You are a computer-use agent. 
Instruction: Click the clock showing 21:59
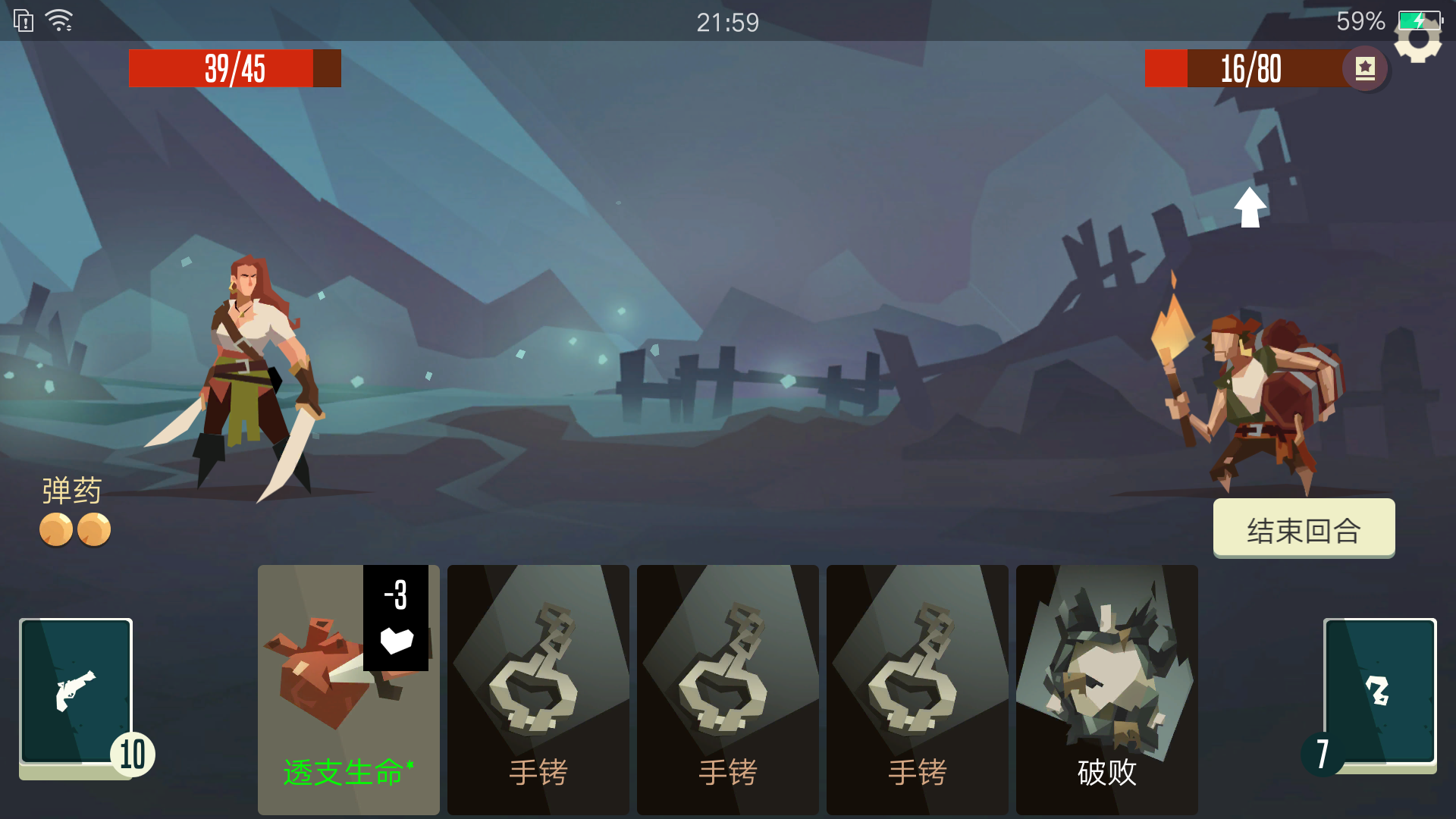[726, 22]
